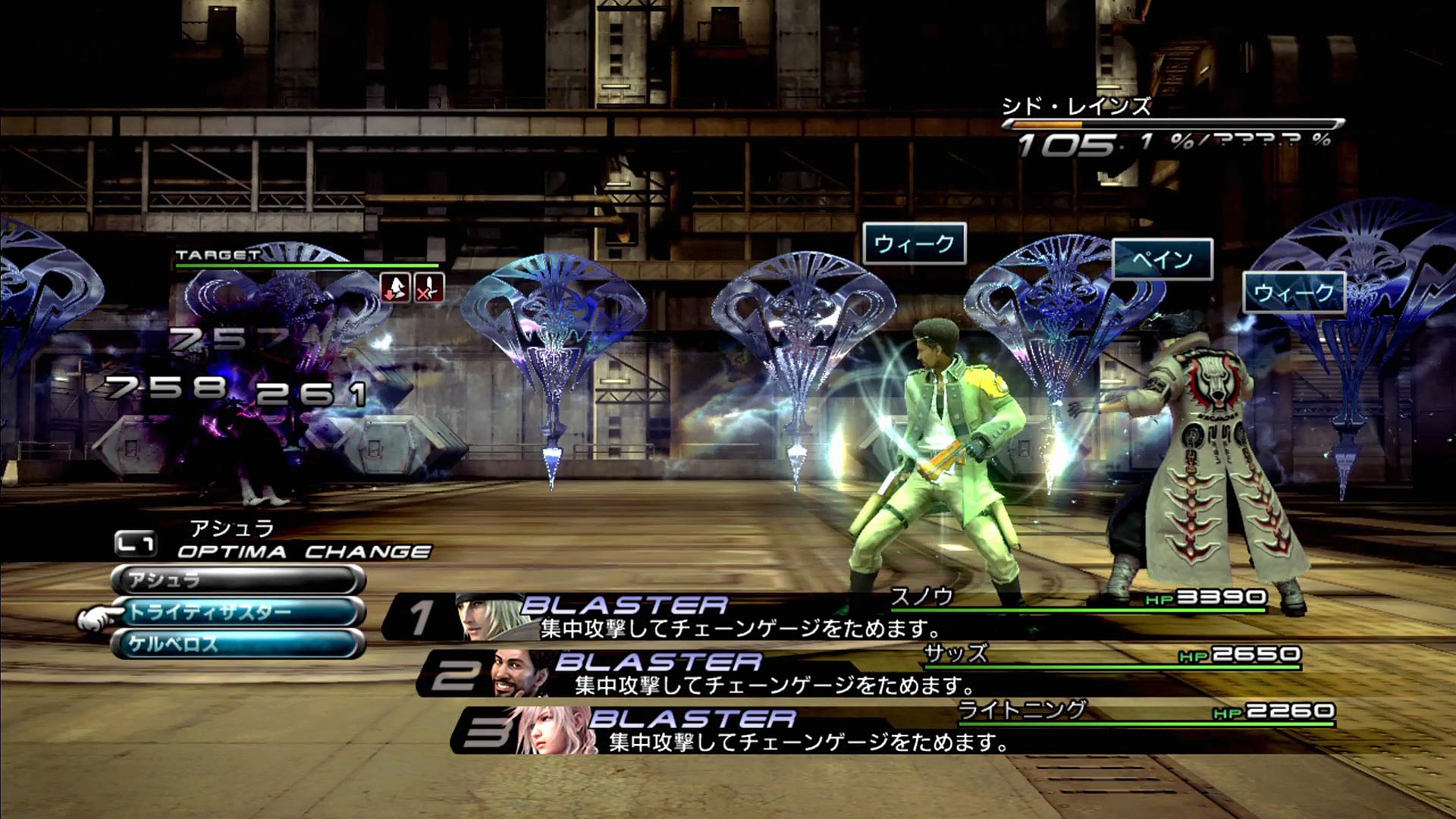This screenshot has height=819, width=1456.
Task: Pick Lightning's party row numbered 3
Action: click(x=891, y=730)
